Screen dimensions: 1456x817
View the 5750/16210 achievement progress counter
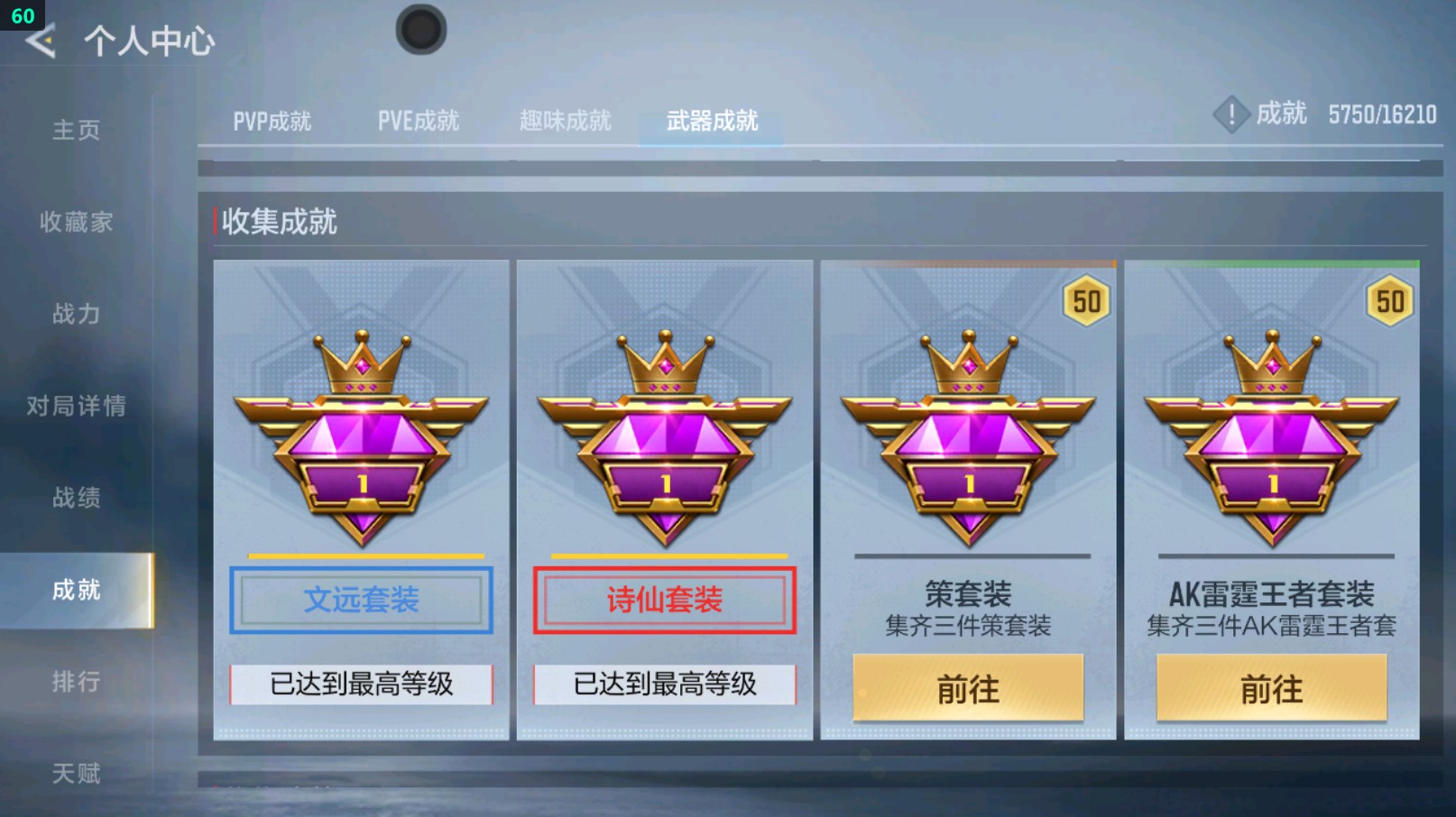[1382, 115]
